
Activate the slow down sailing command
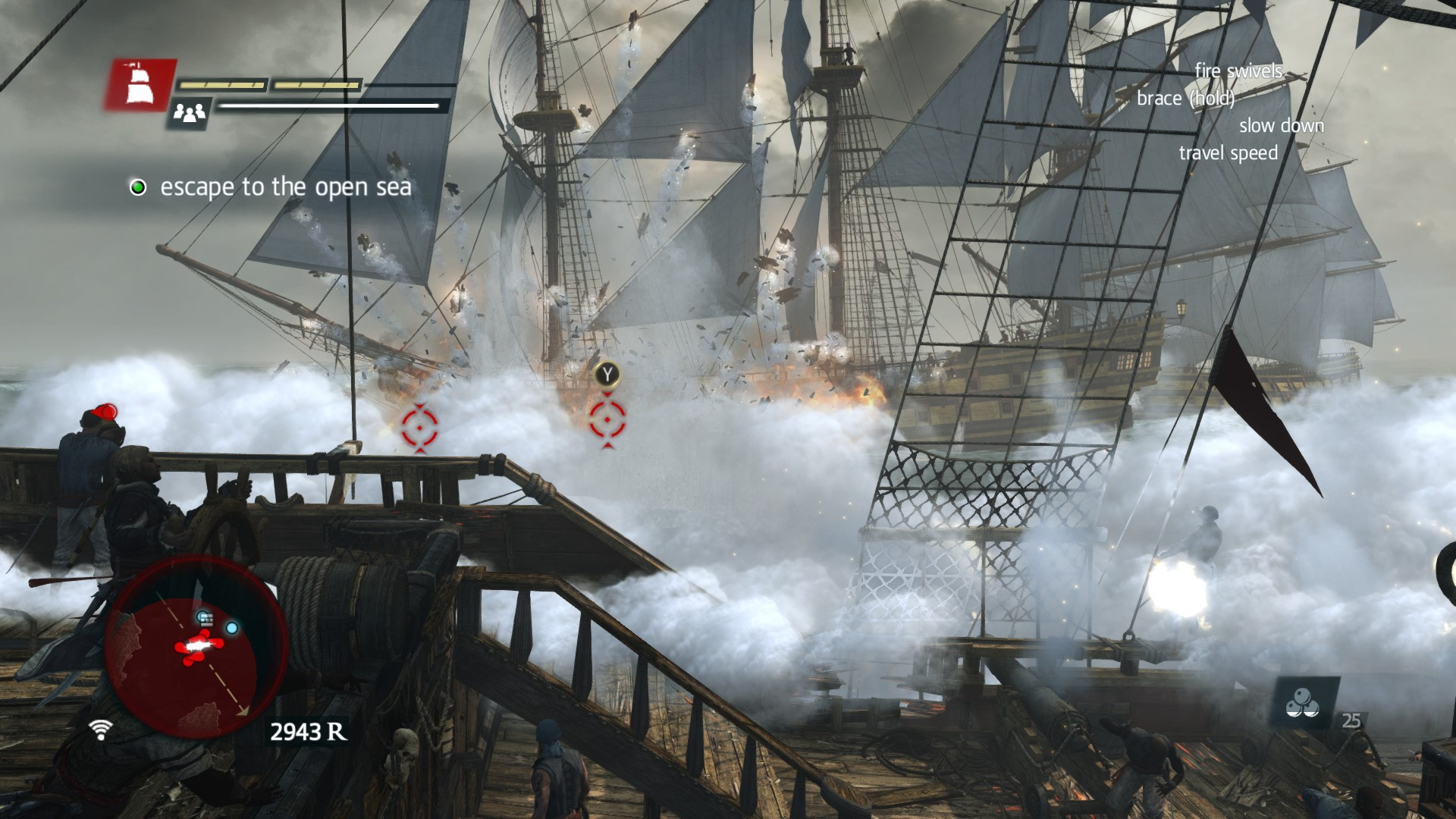coord(1281,126)
